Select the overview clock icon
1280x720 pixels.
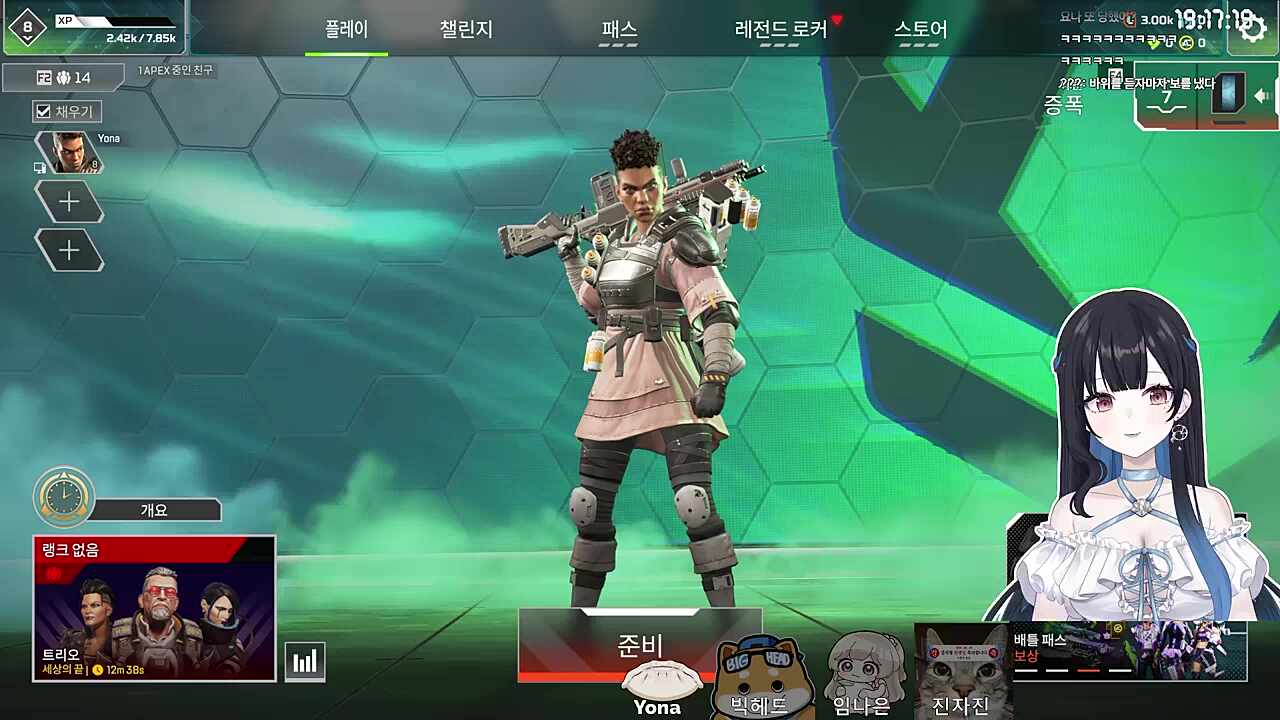[x=64, y=497]
